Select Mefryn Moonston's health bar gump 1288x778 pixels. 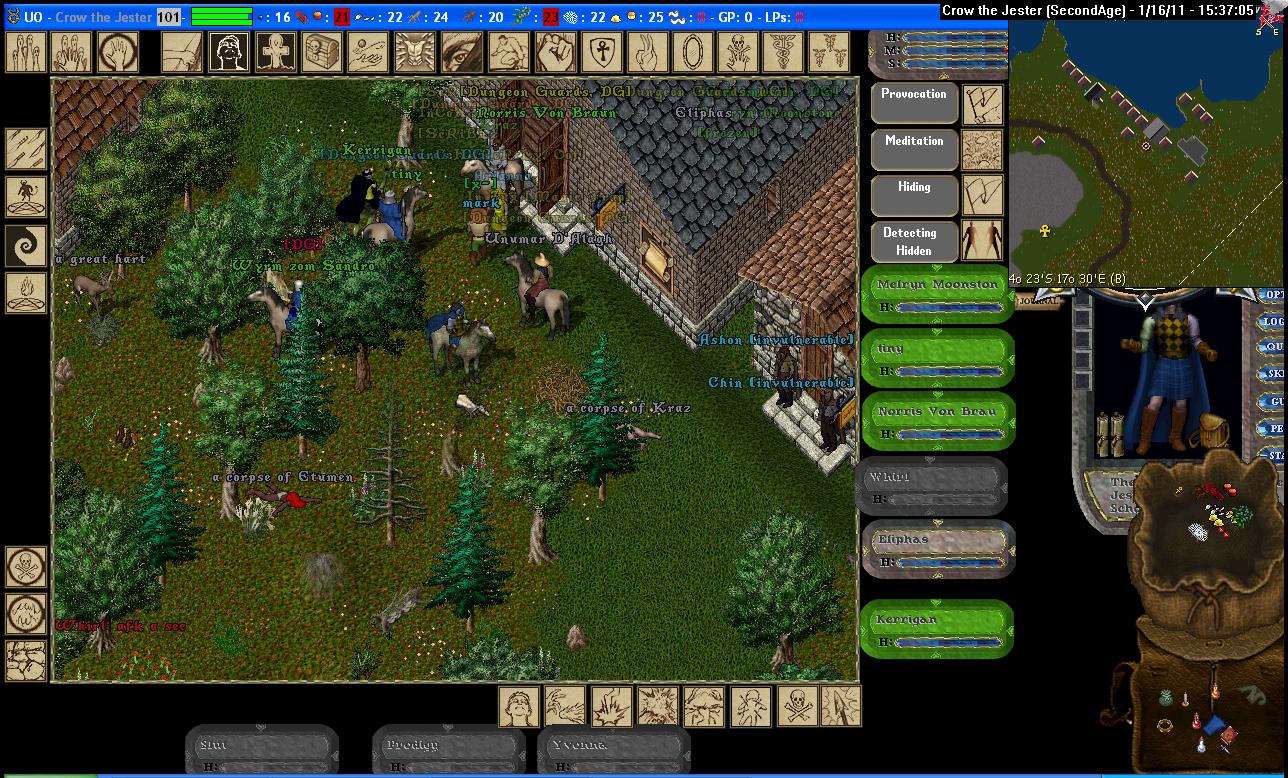(937, 296)
